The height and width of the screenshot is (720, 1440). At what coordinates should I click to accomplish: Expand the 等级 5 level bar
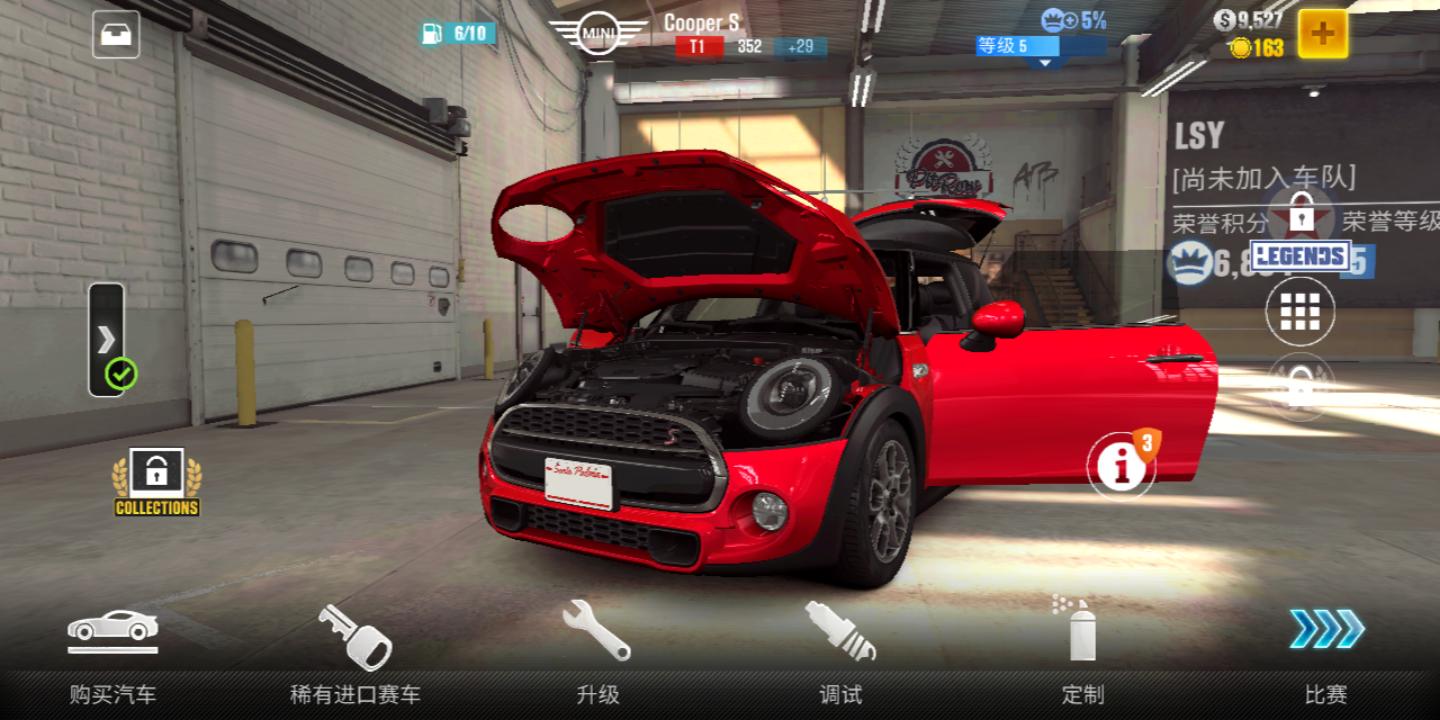tap(1041, 47)
